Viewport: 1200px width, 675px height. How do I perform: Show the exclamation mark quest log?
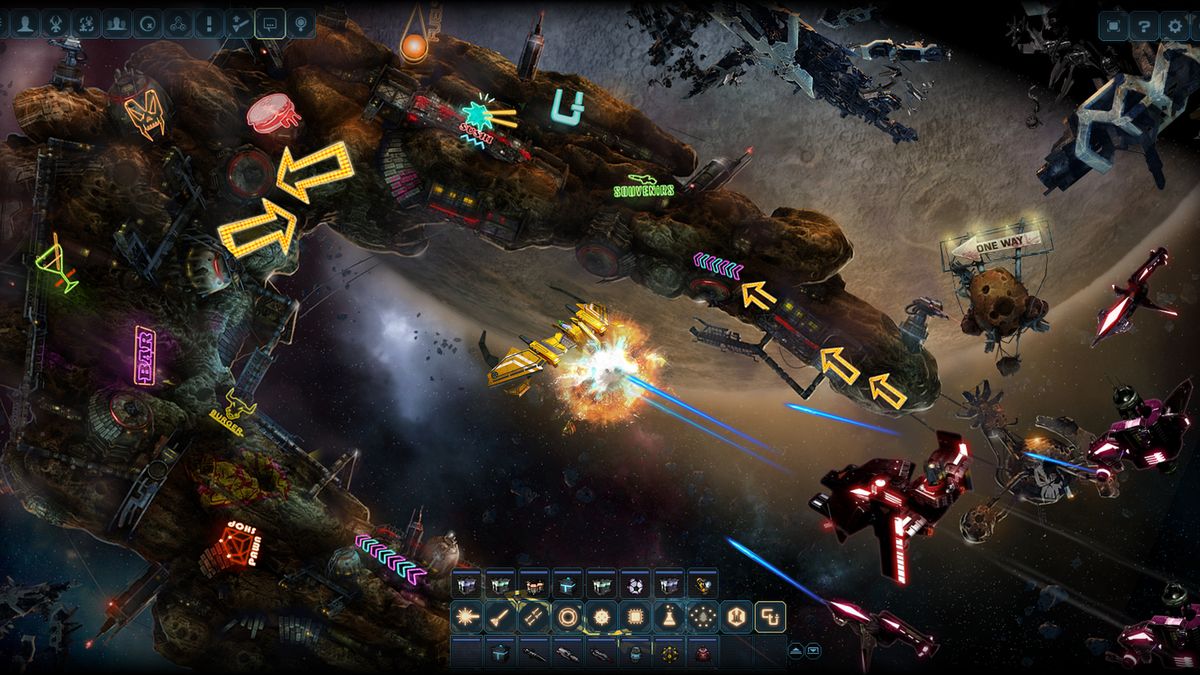206,23
